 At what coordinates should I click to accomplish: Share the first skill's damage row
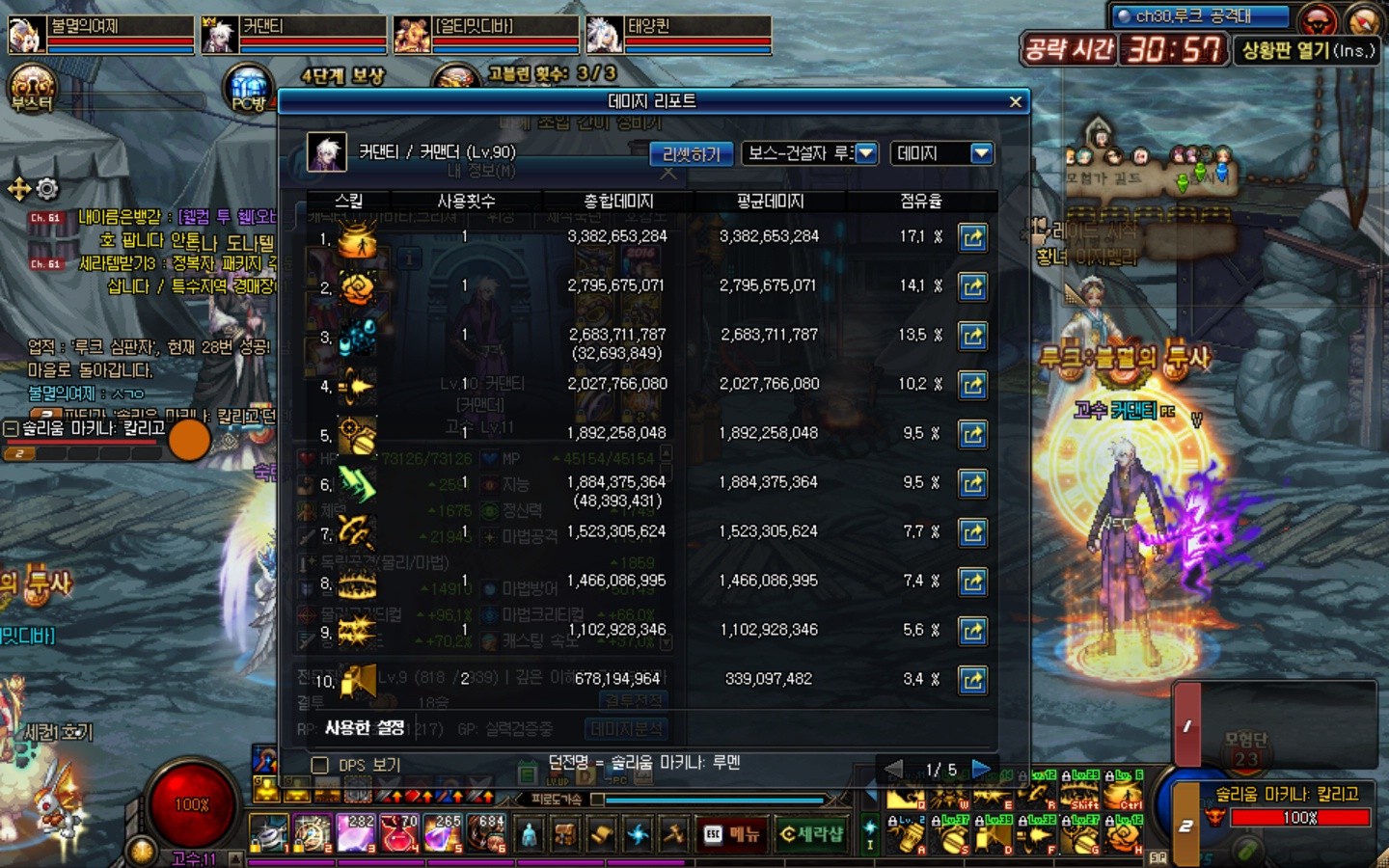pos(972,237)
